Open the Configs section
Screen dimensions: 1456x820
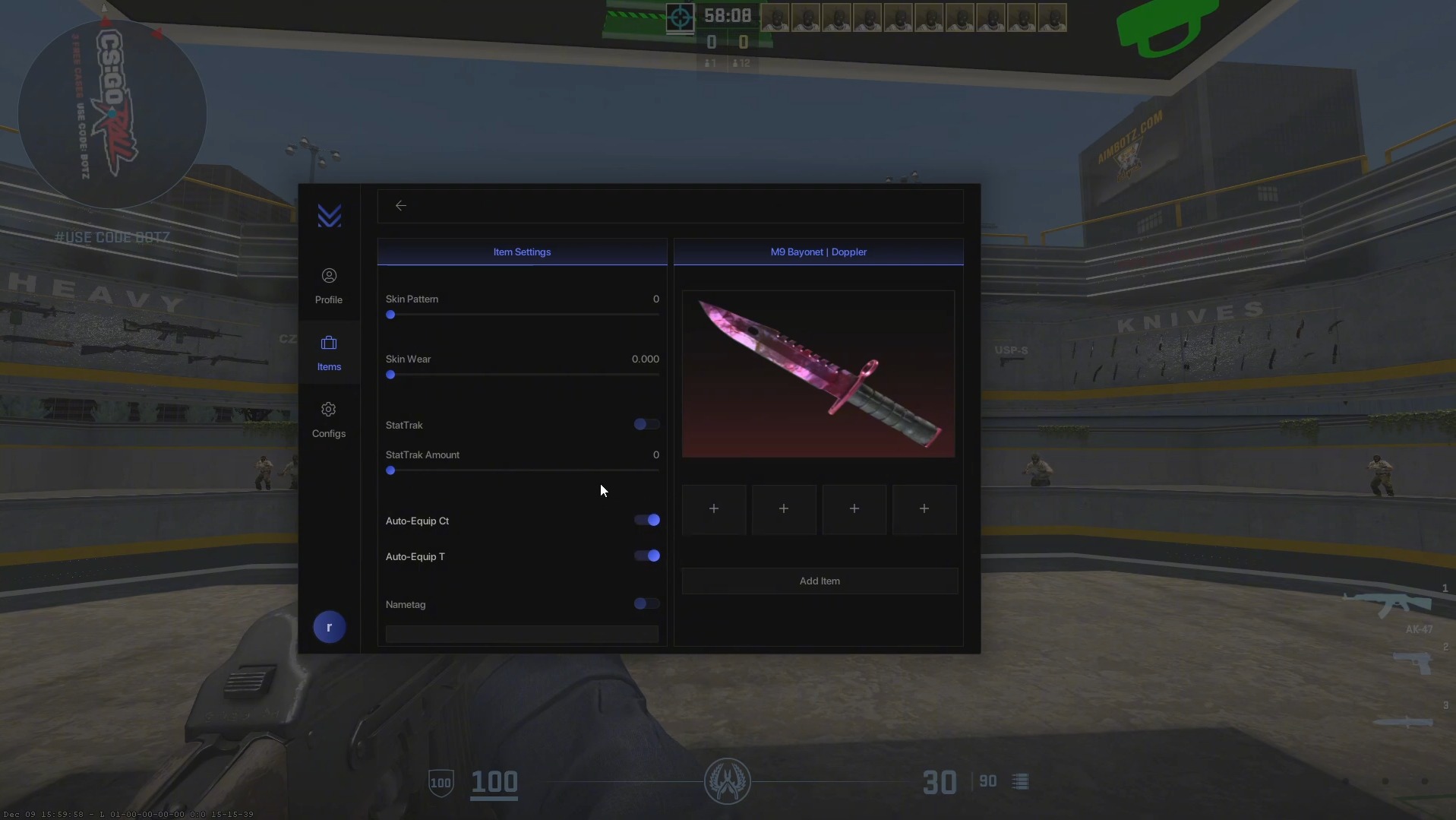point(329,419)
